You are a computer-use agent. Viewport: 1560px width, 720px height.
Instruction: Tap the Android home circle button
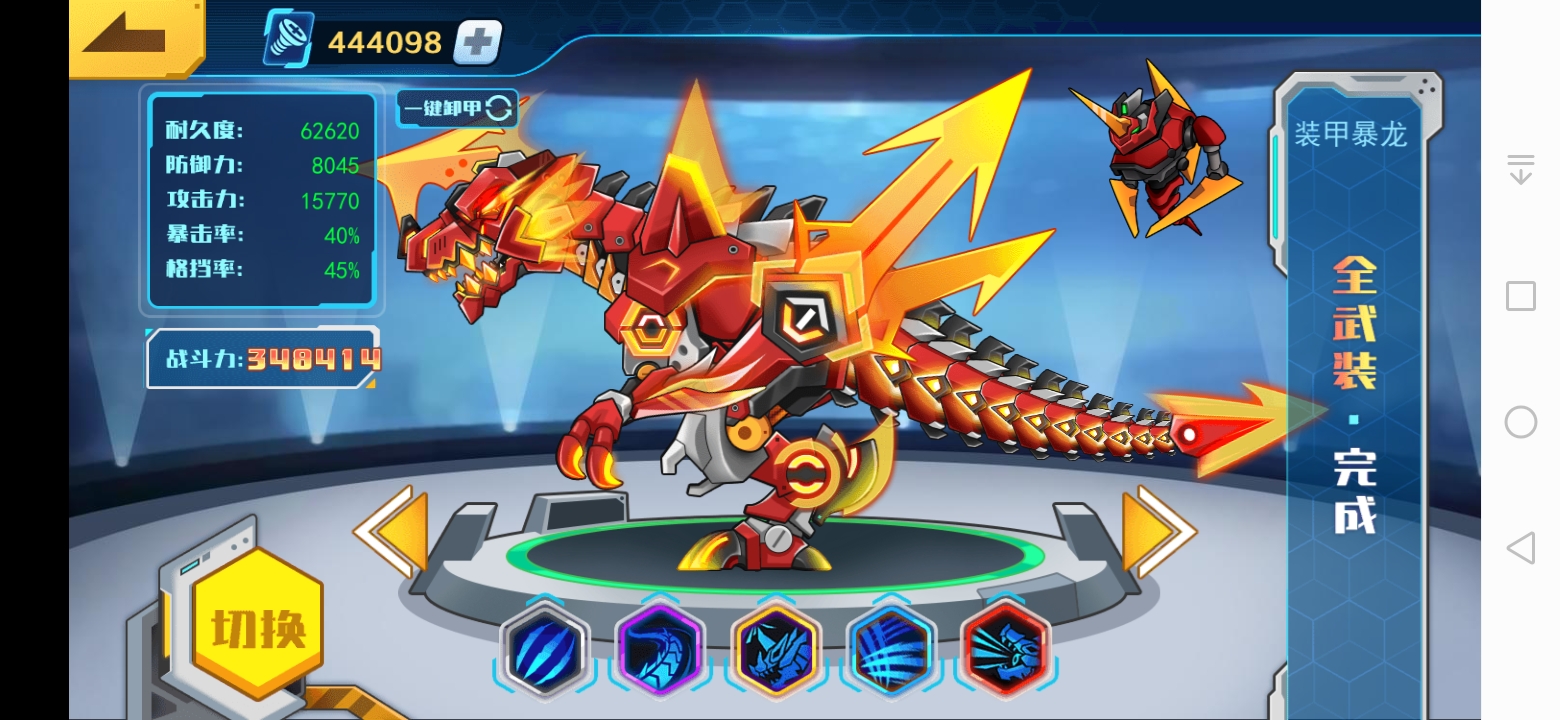pos(1520,422)
